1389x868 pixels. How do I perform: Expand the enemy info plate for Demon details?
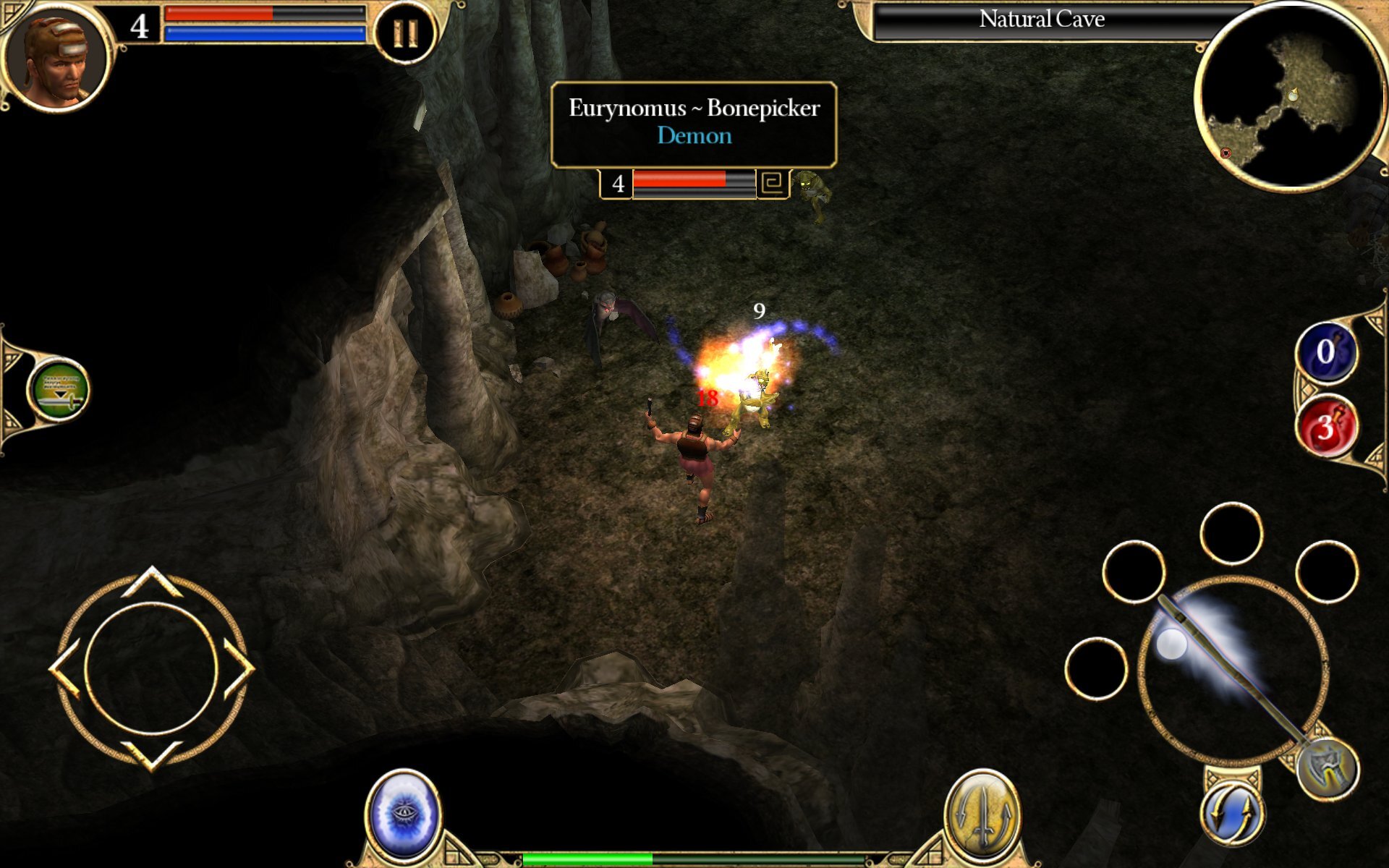pyautogui.click(x=693, y=136)
